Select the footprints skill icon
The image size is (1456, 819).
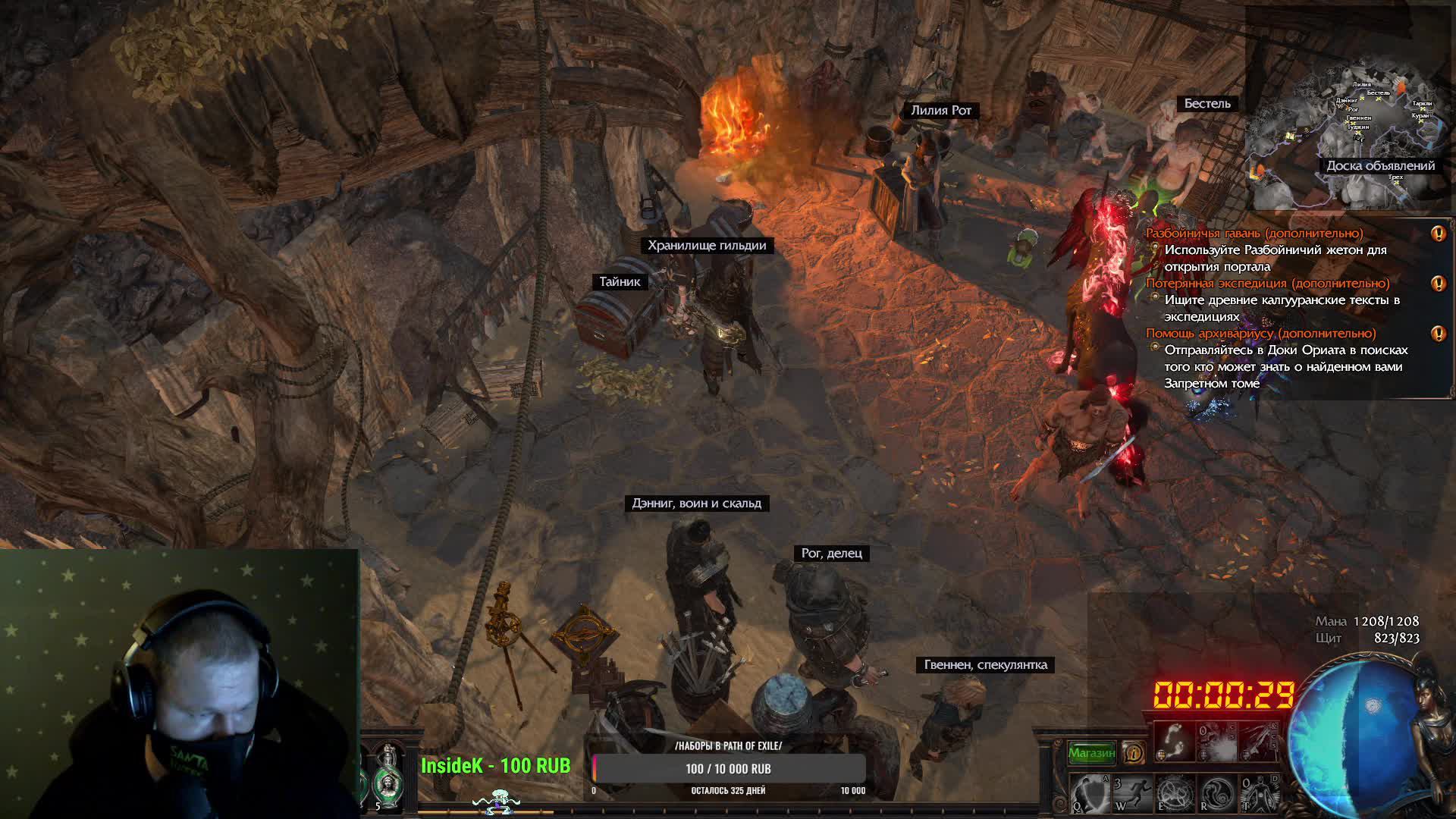[x=1173, y=741]
